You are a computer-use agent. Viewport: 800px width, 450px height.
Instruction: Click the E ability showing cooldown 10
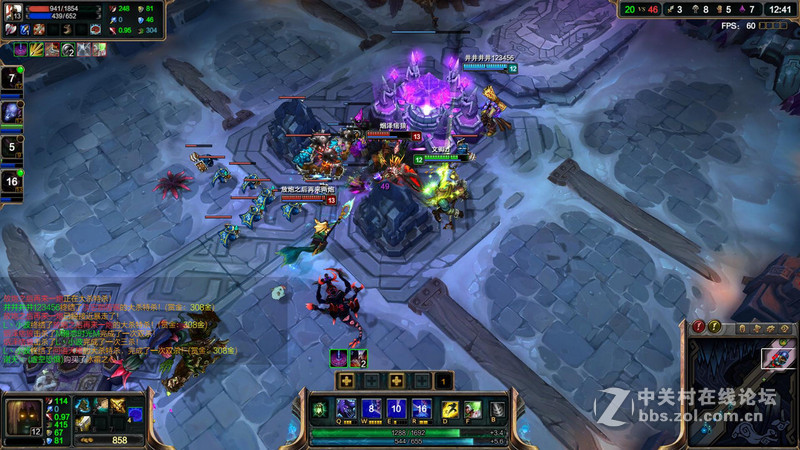[396, 408]
